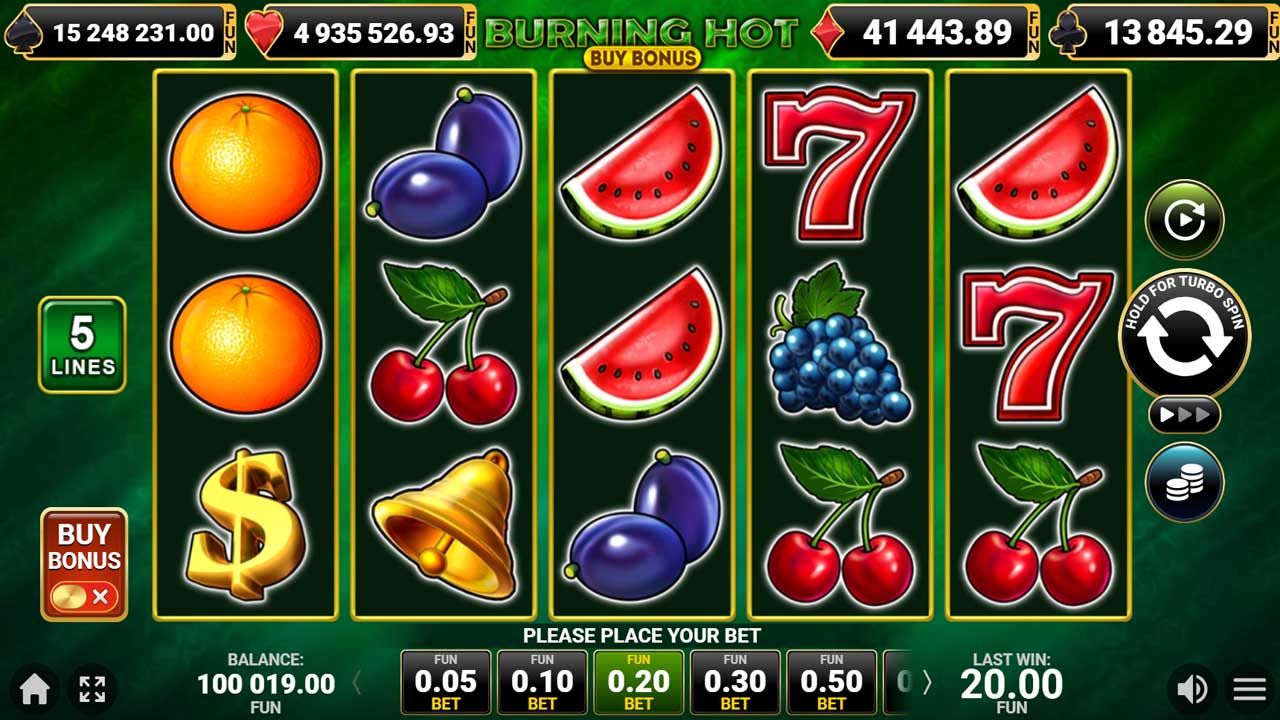Place the 0.20 bet
This screenshot has height=720, width=1280.
[639, 683]
